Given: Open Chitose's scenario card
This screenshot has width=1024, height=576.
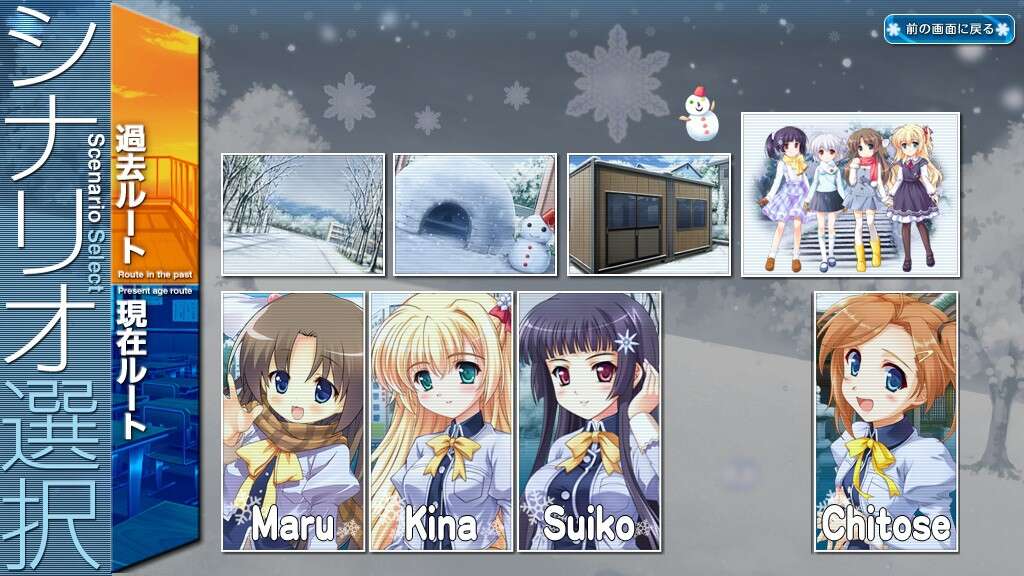Looking at the screenshot, I should pyautogui.click(x=885, y=421).
